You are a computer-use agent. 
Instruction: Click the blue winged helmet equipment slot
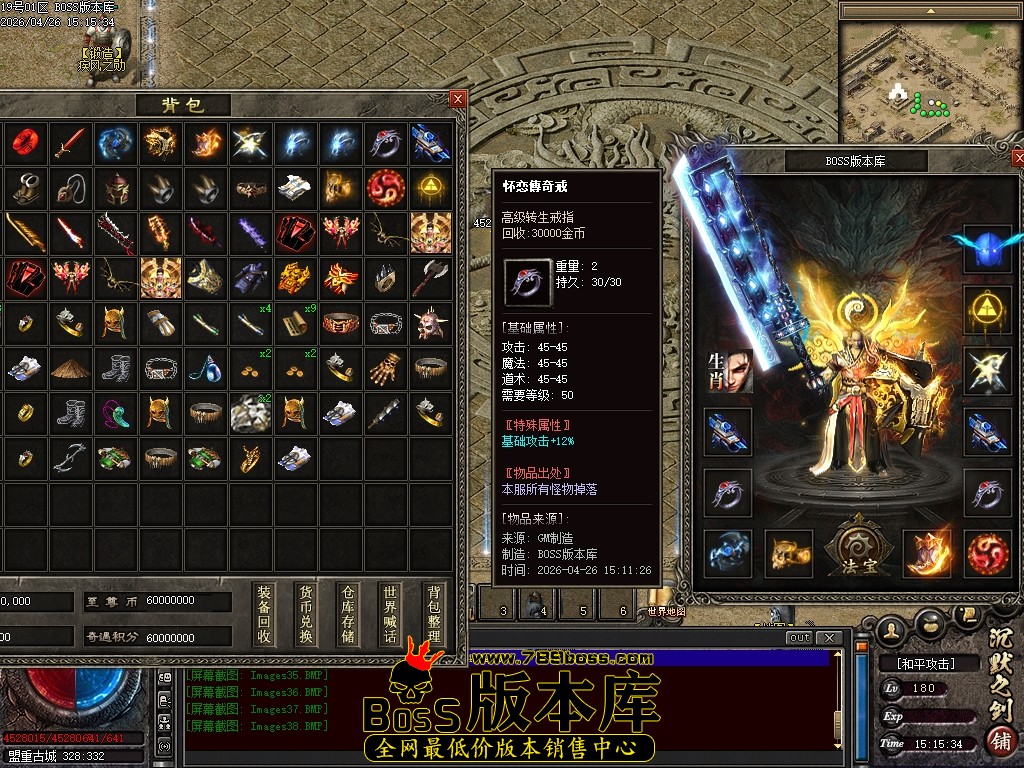coord(987,249)
